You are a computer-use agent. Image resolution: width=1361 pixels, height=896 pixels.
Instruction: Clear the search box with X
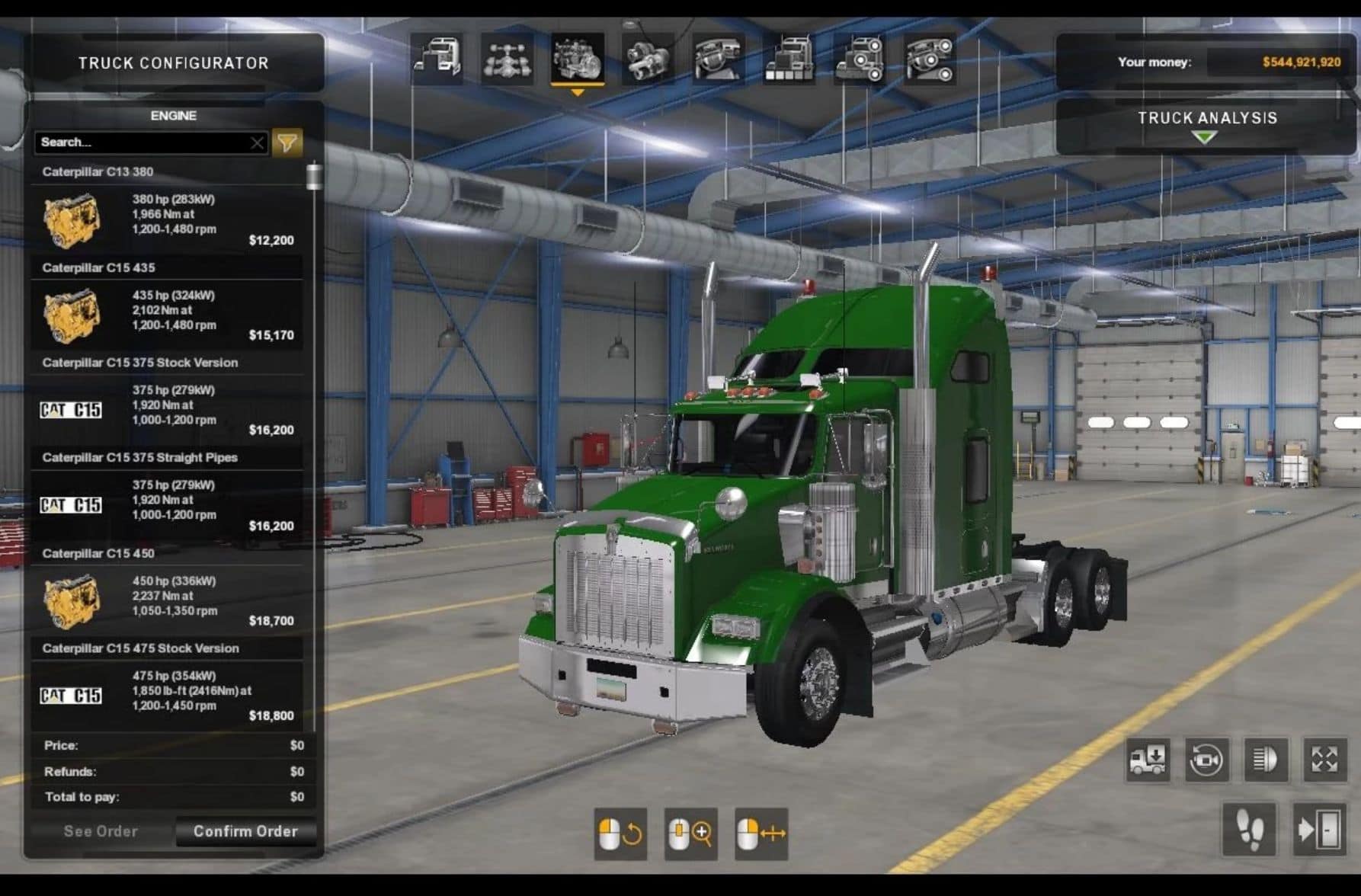pos(258,142)
